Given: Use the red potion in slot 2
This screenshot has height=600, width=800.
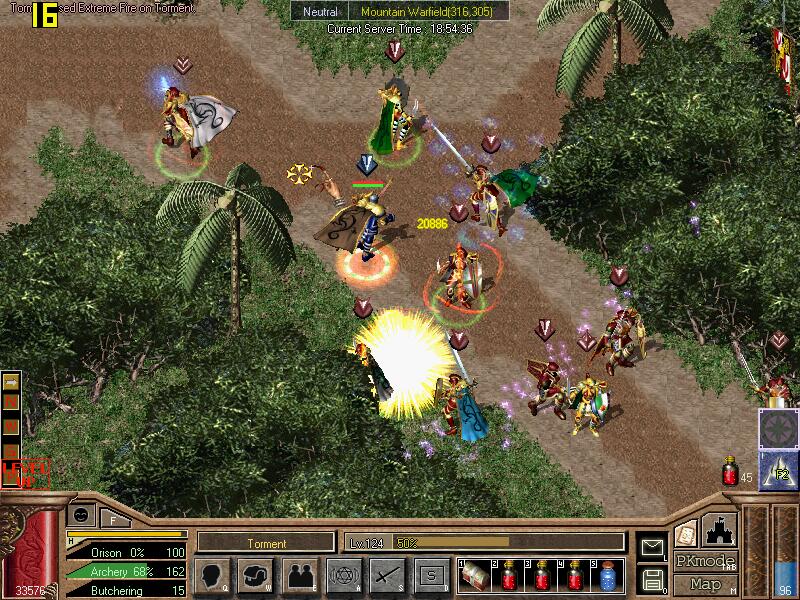Looking at the screenshot, I should pyautogui.click(x=509, y=577).
